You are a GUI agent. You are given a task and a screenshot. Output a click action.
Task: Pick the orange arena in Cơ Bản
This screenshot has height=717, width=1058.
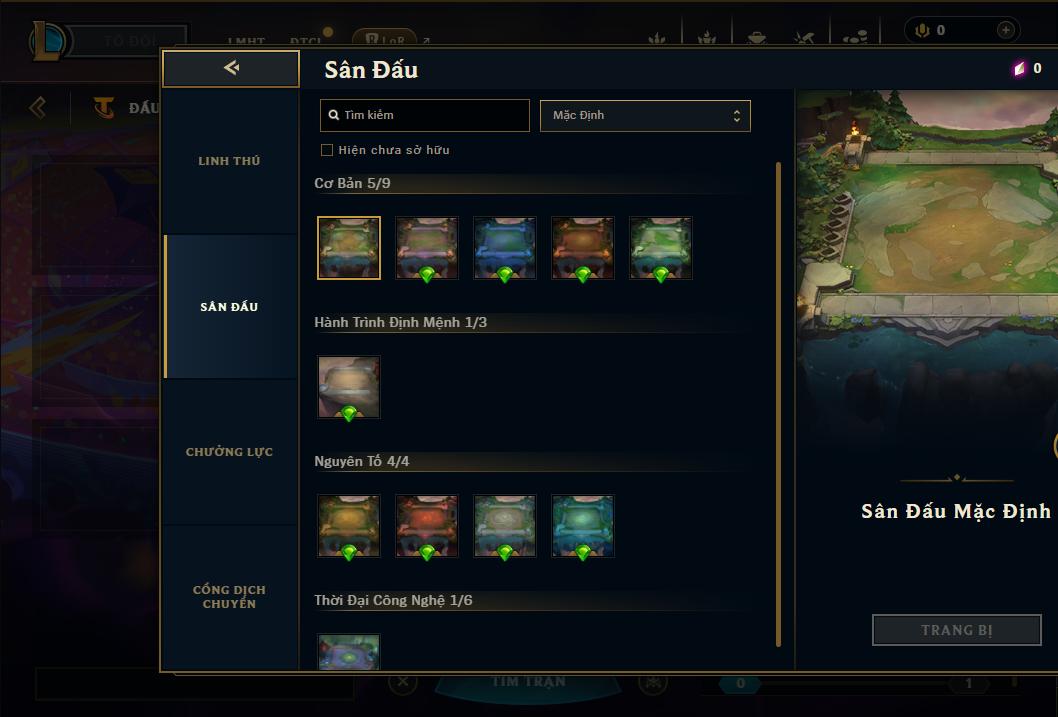(x=583, y=247)
